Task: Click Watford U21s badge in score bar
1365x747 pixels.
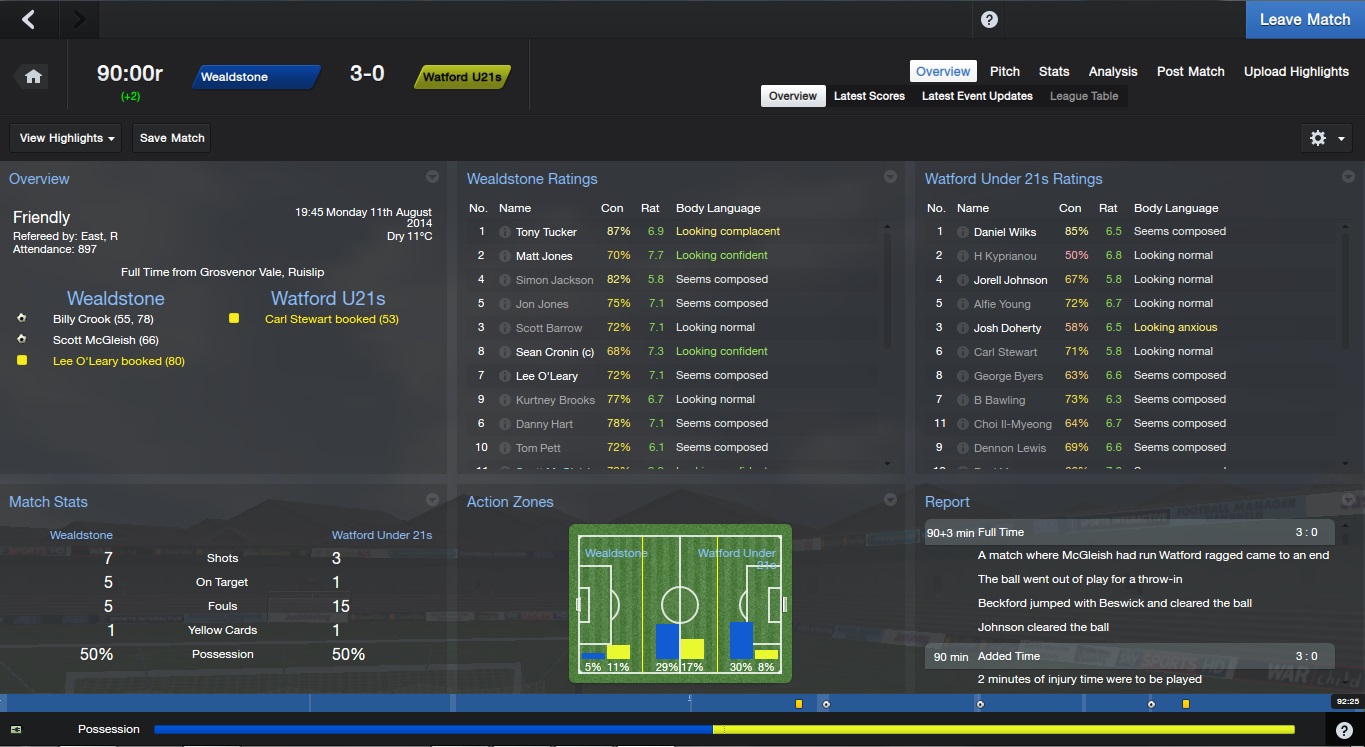Action: click(x=461, y=77)
